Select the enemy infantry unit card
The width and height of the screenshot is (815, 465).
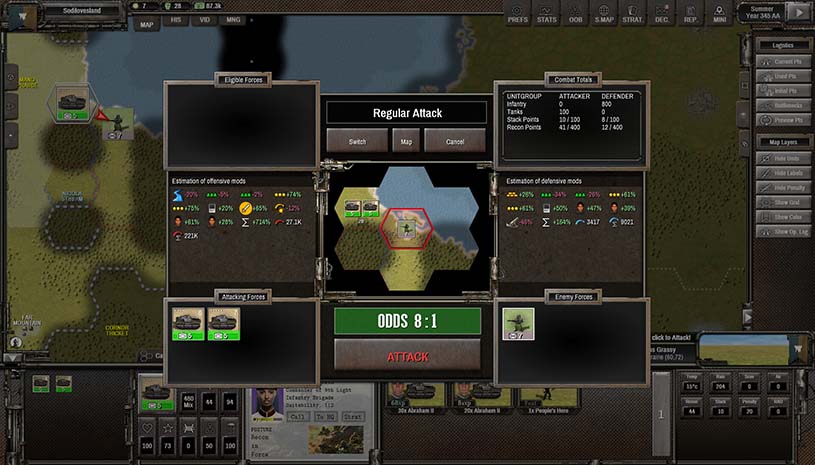(518, 323)
